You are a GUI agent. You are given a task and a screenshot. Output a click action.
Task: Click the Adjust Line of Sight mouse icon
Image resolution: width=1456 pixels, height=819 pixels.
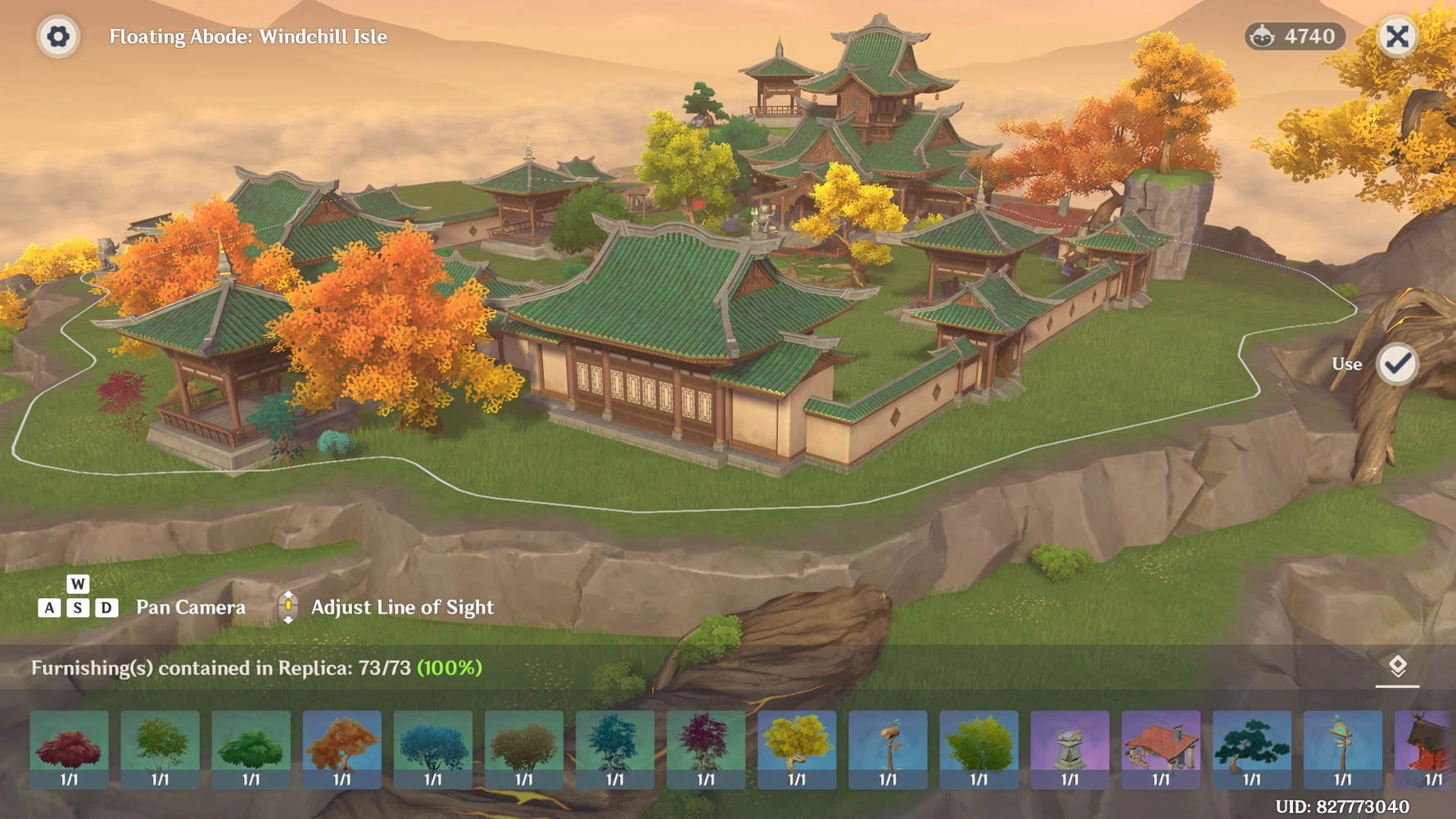point(288,606)
